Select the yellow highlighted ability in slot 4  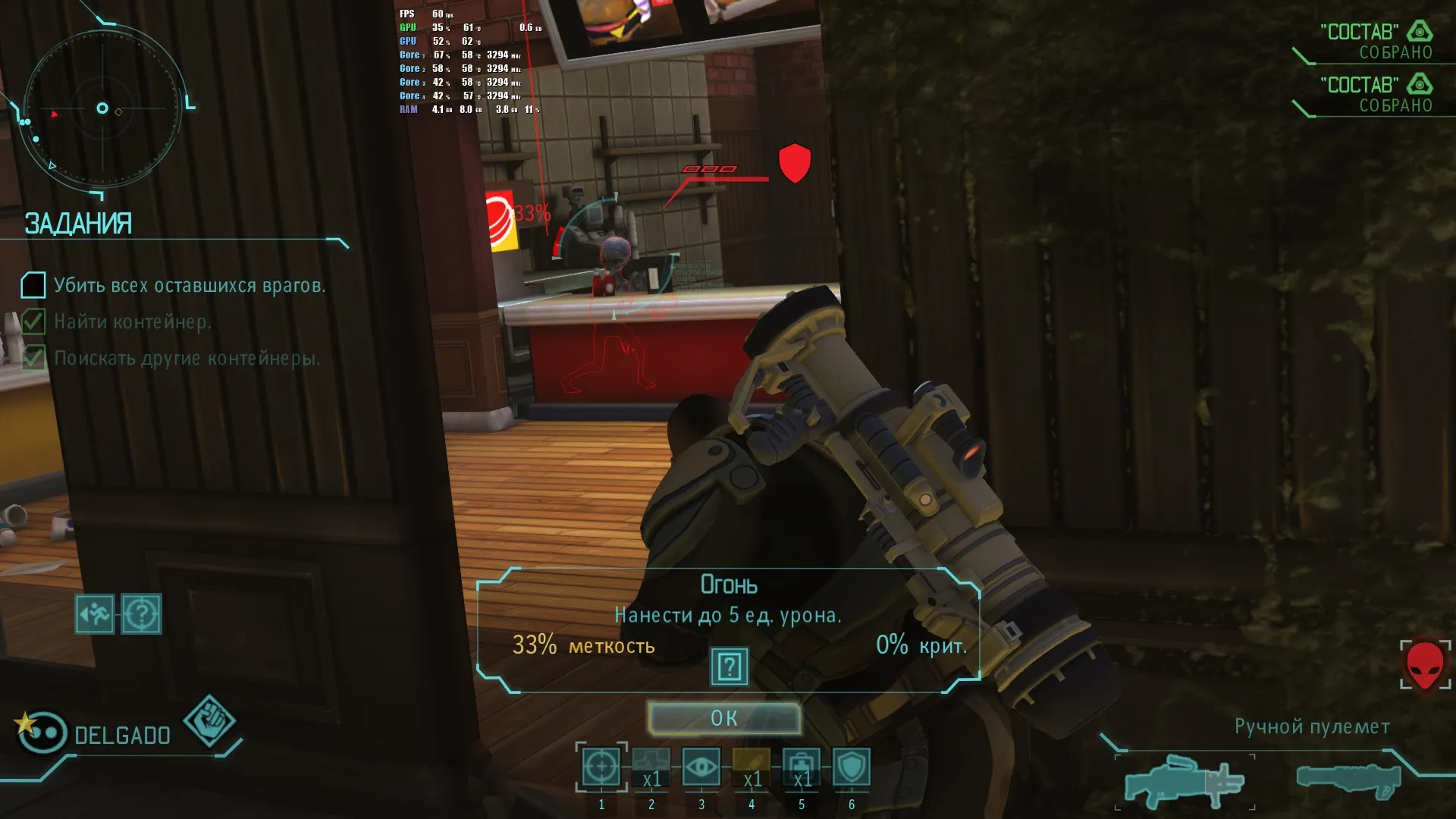(752, 767)
